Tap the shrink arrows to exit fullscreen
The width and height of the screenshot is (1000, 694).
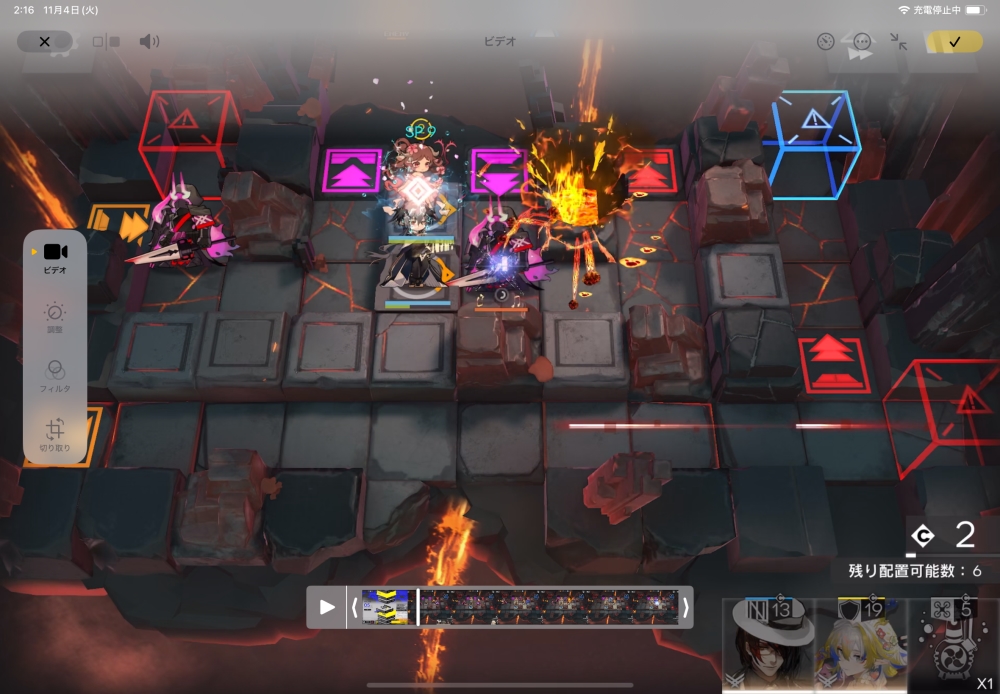click(x=898, y=42)
